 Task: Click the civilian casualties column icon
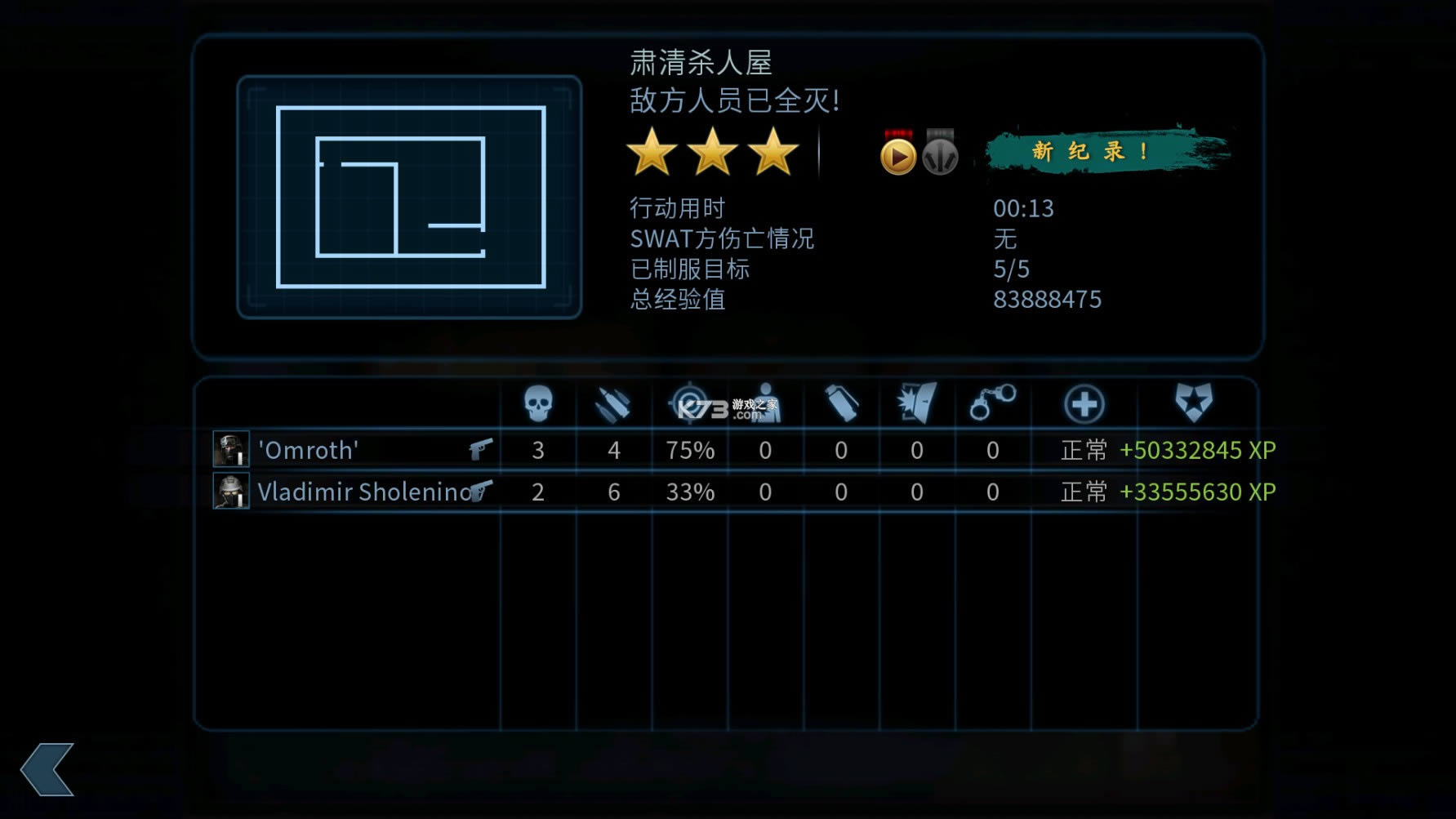coord(766,403)
